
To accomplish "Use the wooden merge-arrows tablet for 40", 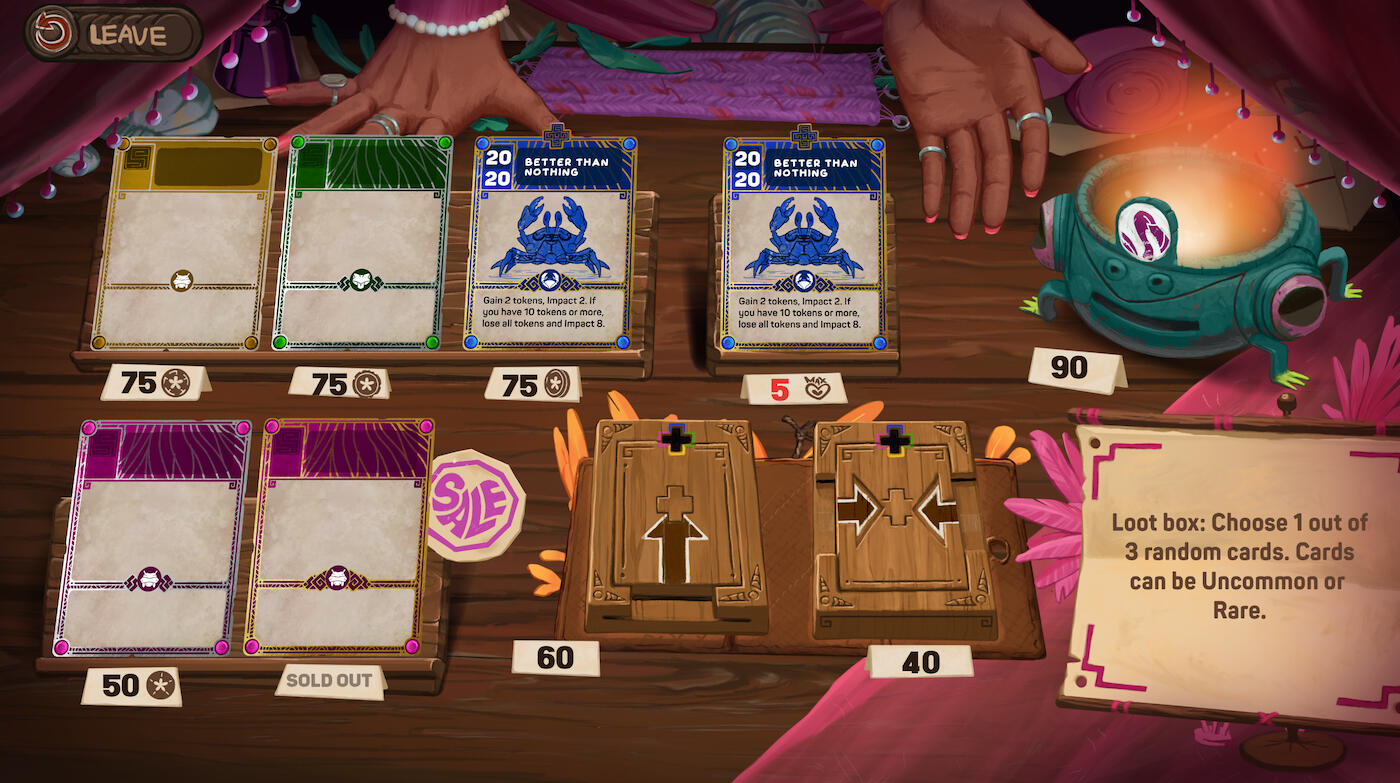I will [896, 525].
